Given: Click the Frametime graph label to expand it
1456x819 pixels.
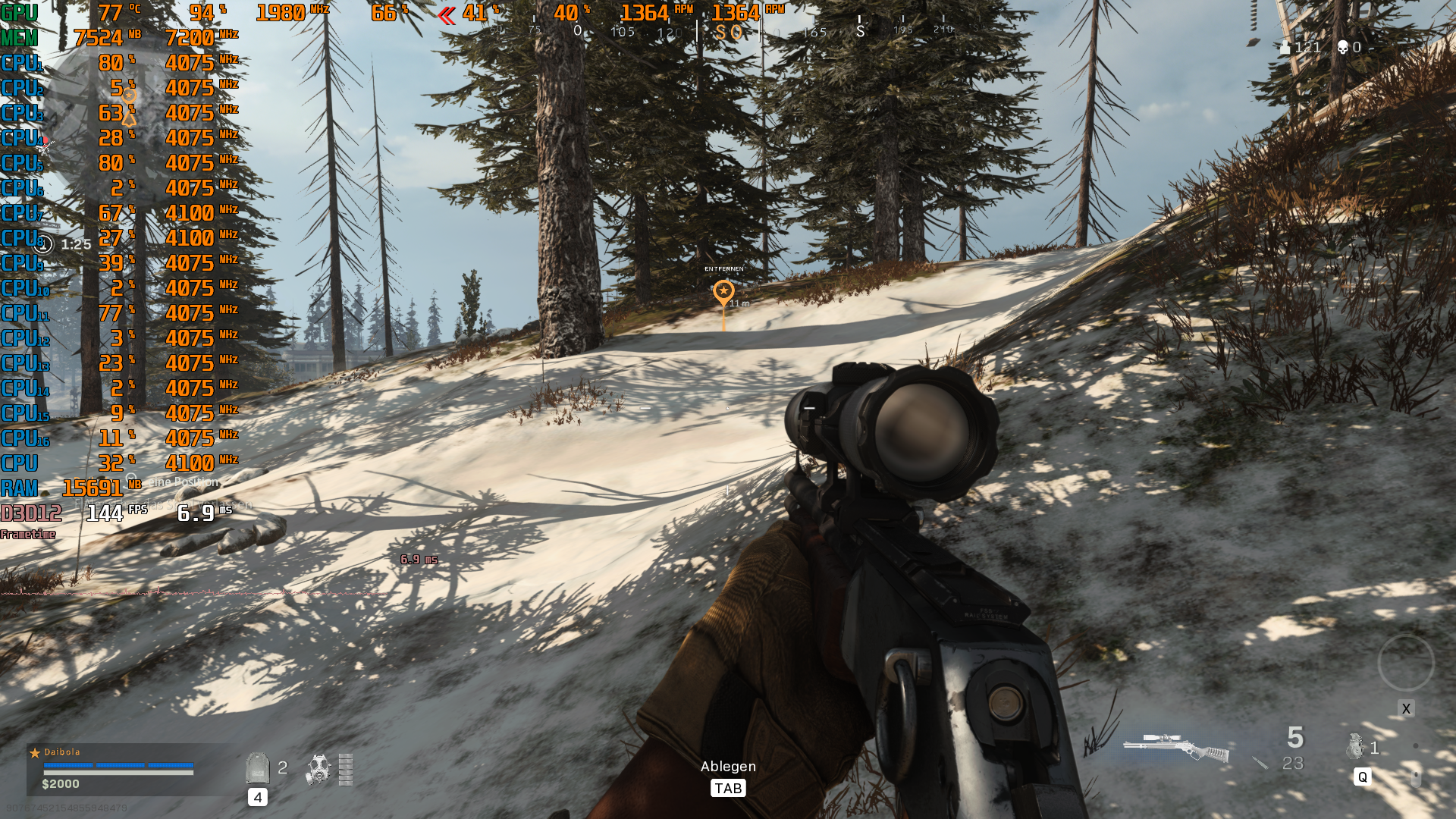Looking at the screenshot, I should coord(27,534).
